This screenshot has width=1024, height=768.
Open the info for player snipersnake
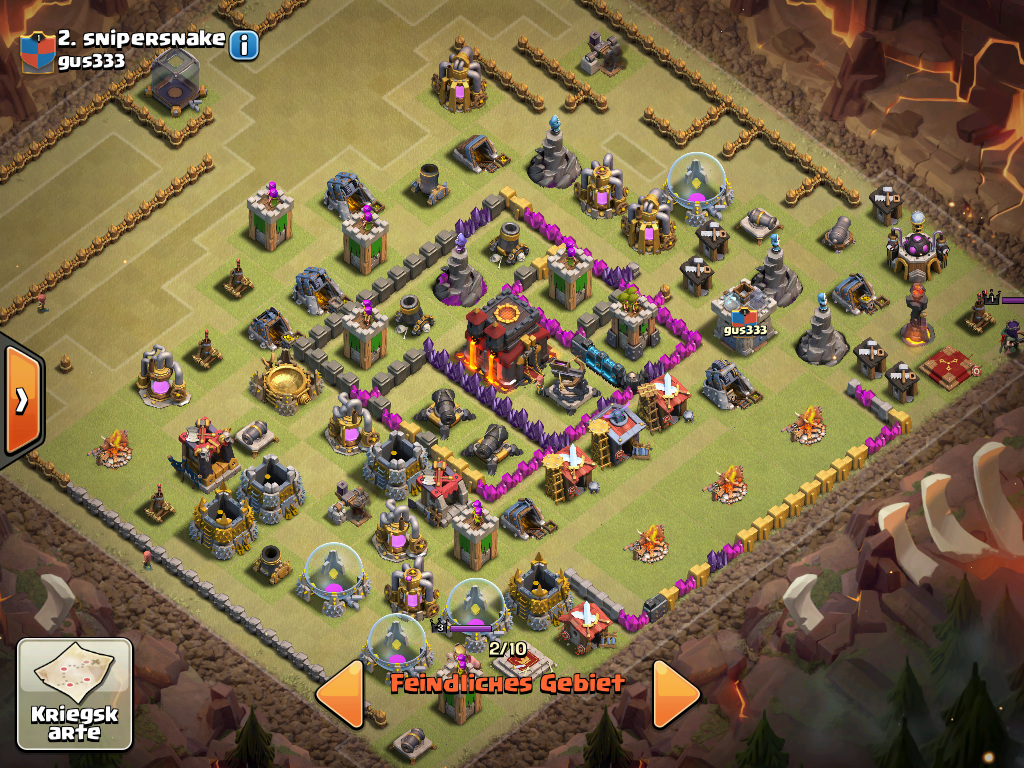(x=244, y=44)
